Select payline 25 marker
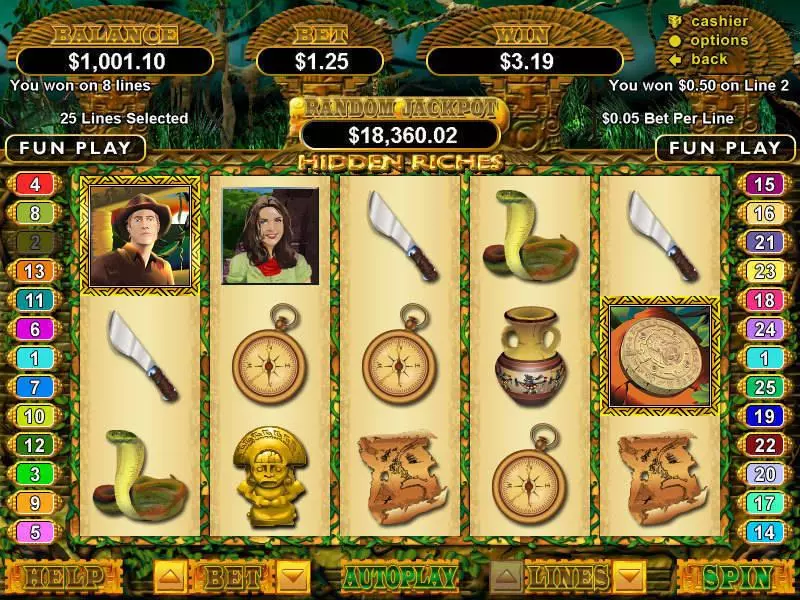Viewport: 800px width, 600px height. point(764,387)
